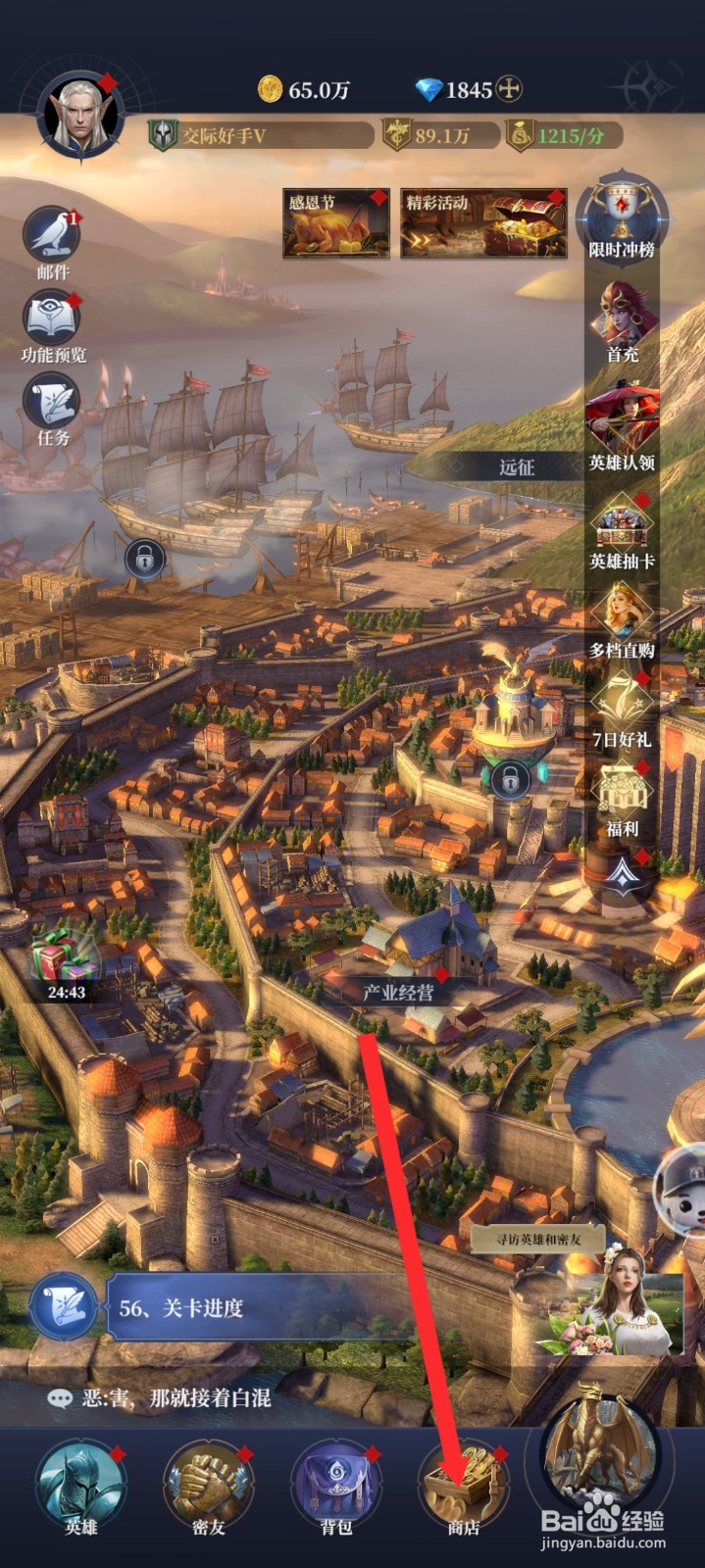The image size is (705, 1568).
Task: Open the 多档直购 direct purchase
Action: [x=622, y=617]
